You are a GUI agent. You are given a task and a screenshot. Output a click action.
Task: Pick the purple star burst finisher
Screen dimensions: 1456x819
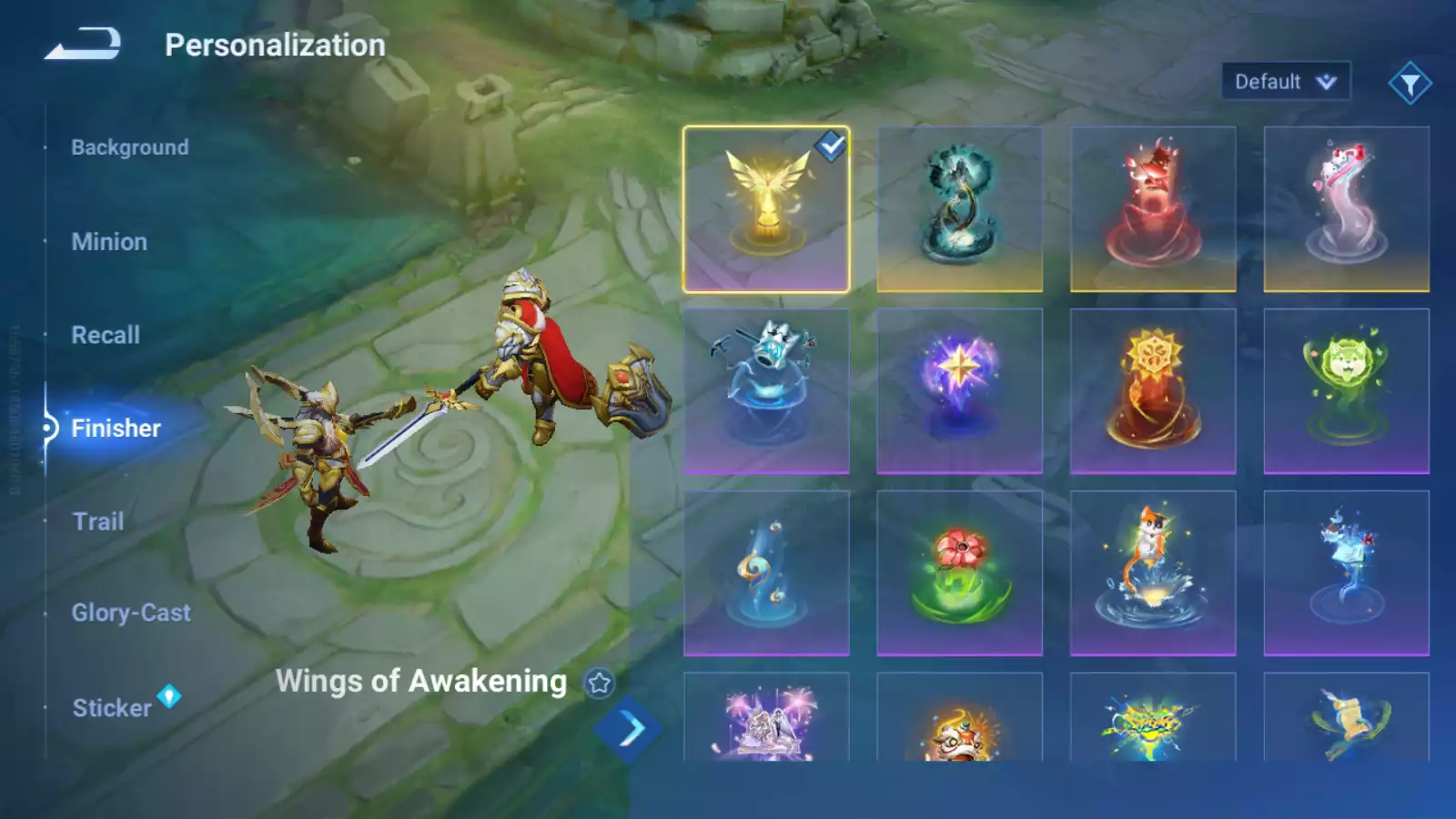(x=959, y=391)
